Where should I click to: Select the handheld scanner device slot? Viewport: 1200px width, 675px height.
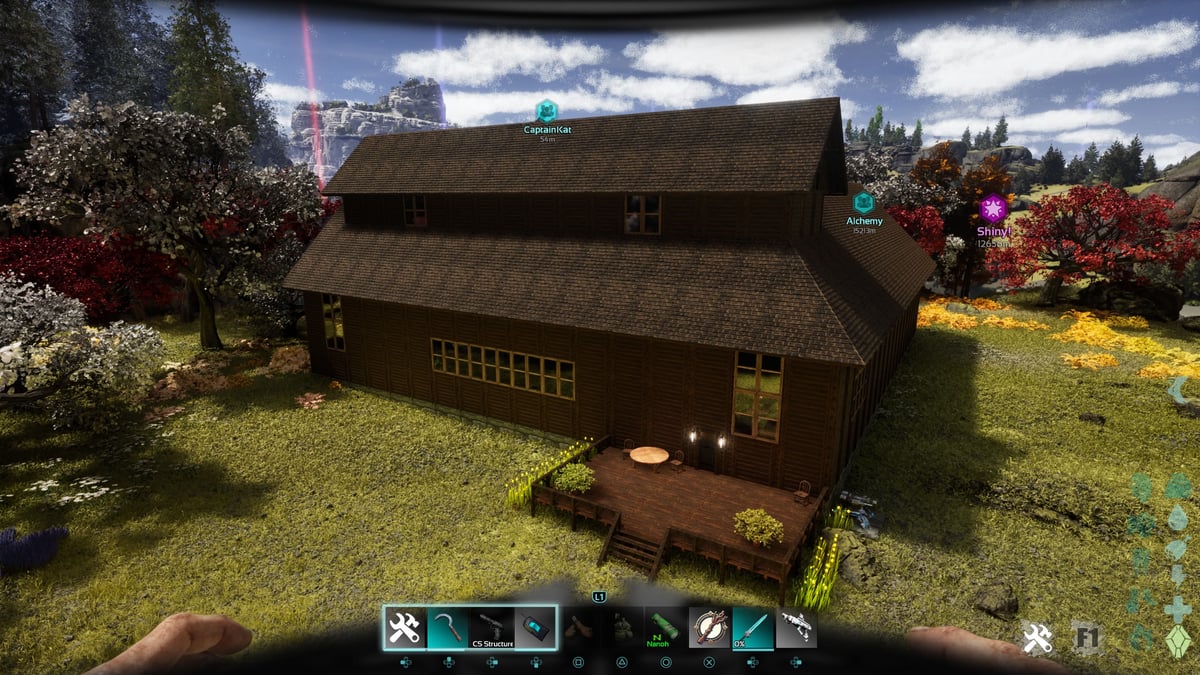pyautogui.click(x=535, y=628)
